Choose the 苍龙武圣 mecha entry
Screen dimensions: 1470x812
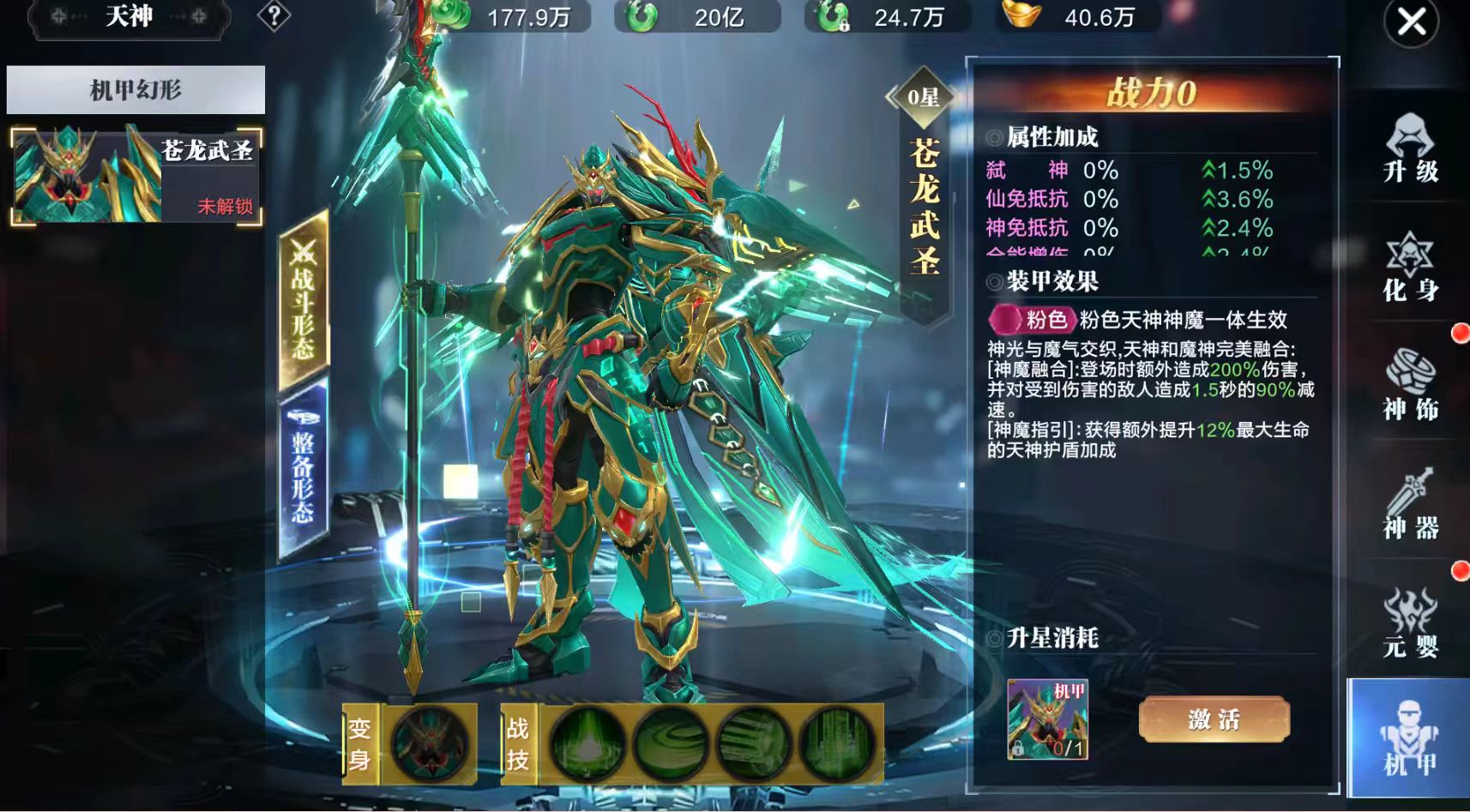136,177
